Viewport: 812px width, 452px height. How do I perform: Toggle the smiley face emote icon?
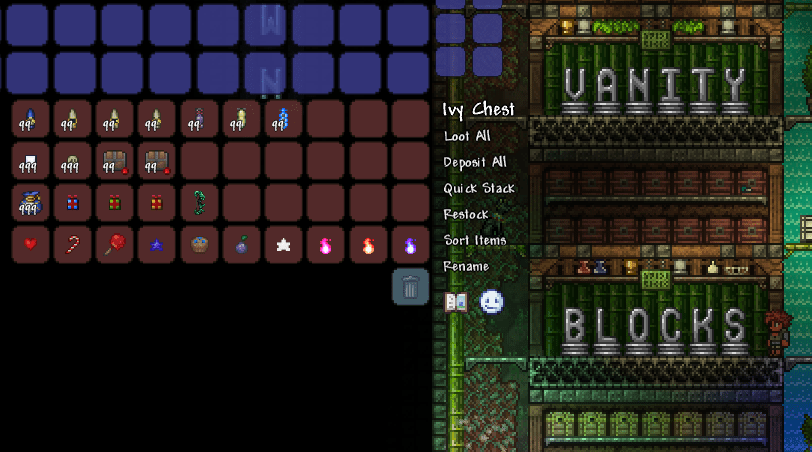point(491,302)
